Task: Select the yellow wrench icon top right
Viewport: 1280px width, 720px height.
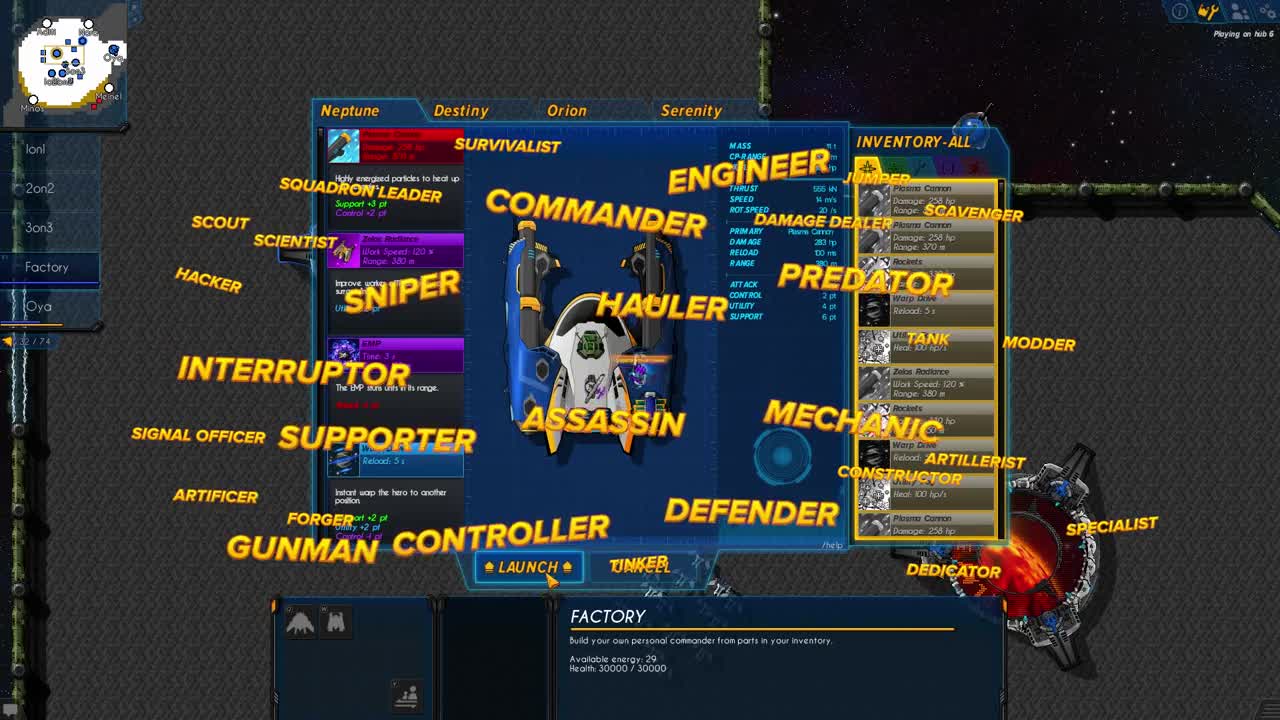Action: (1207, 12)
